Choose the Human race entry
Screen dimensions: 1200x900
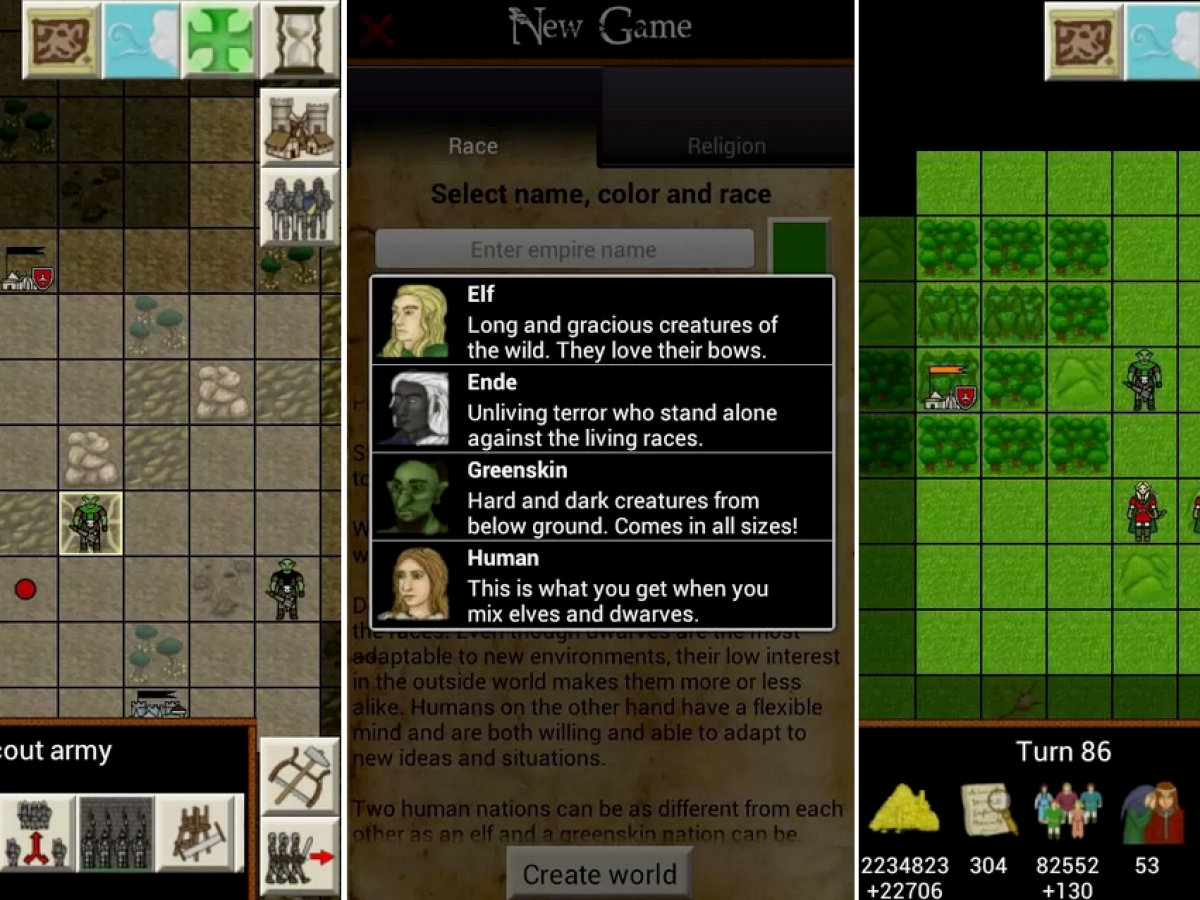[602, 585]
